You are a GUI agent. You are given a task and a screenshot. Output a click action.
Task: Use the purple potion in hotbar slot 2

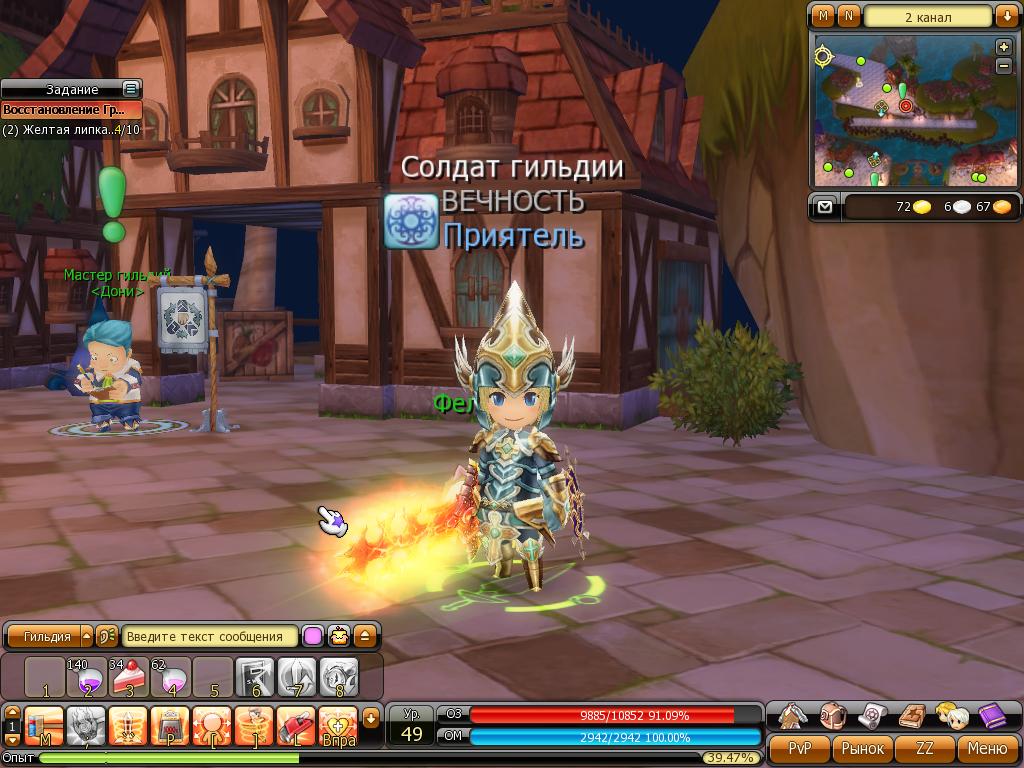87,678
